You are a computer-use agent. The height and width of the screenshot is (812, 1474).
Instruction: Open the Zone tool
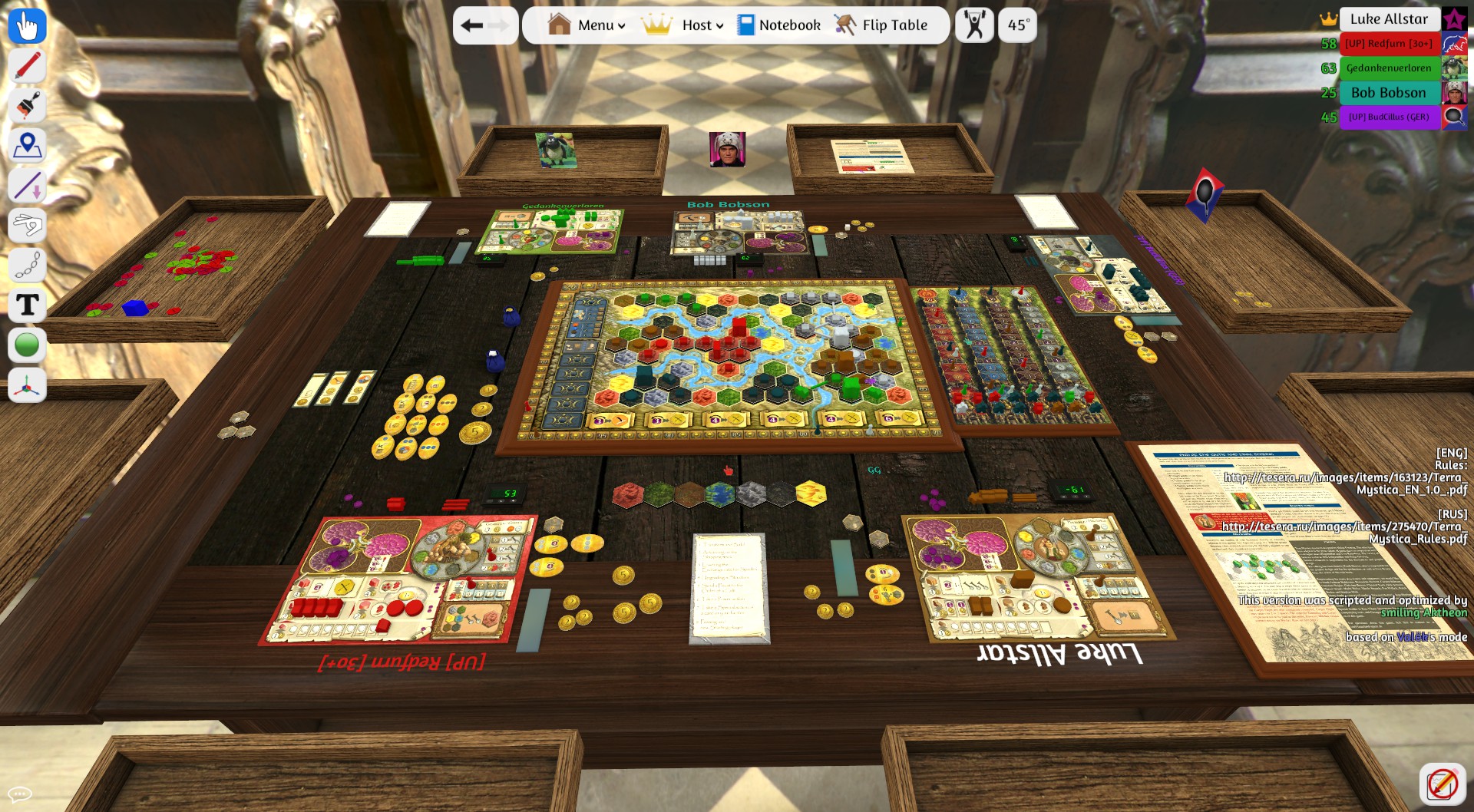click(27, 146)
